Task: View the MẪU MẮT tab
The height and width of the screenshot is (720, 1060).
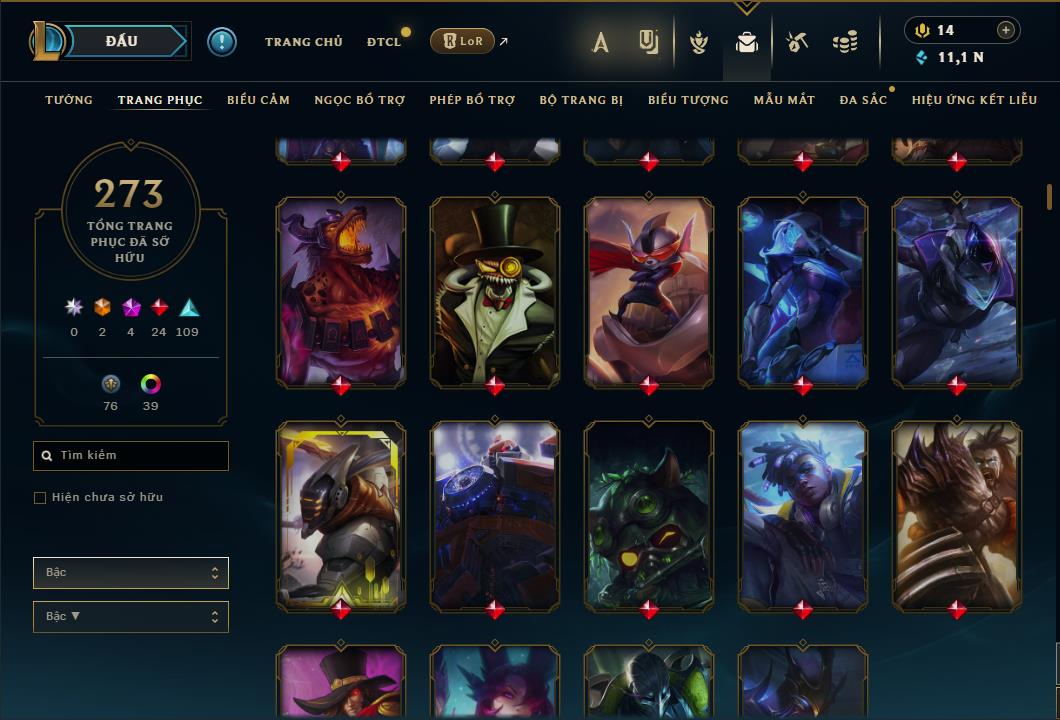Action: pyautogui.click(x=784, y=100)
